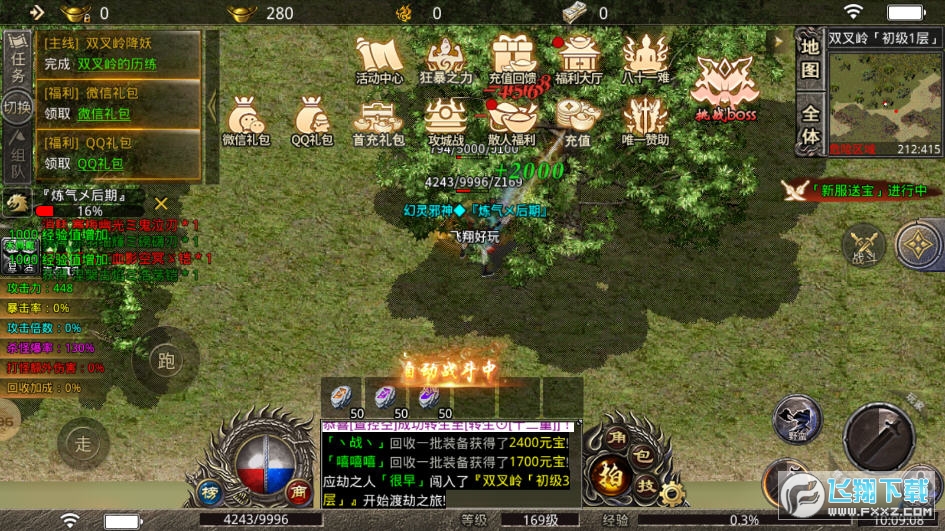Tap the 走 walk button

84,444
